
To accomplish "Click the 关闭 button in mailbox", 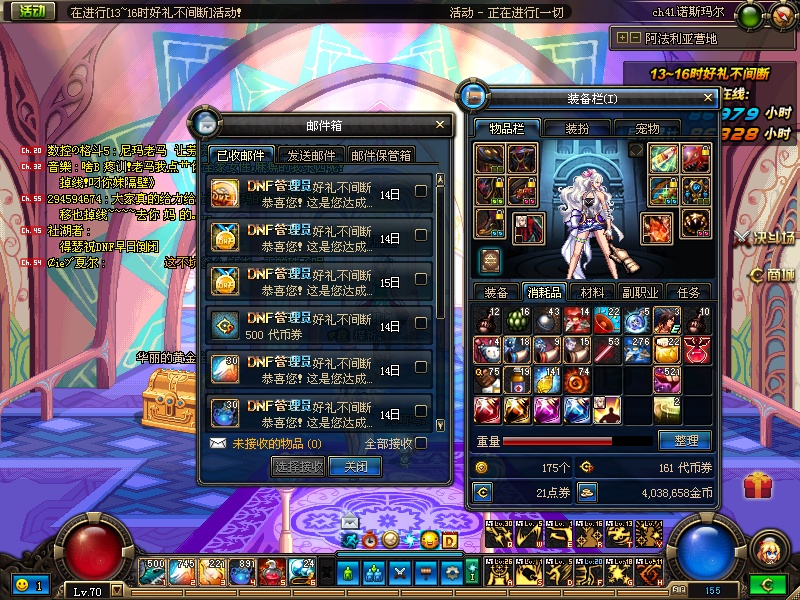I will 355,467.
